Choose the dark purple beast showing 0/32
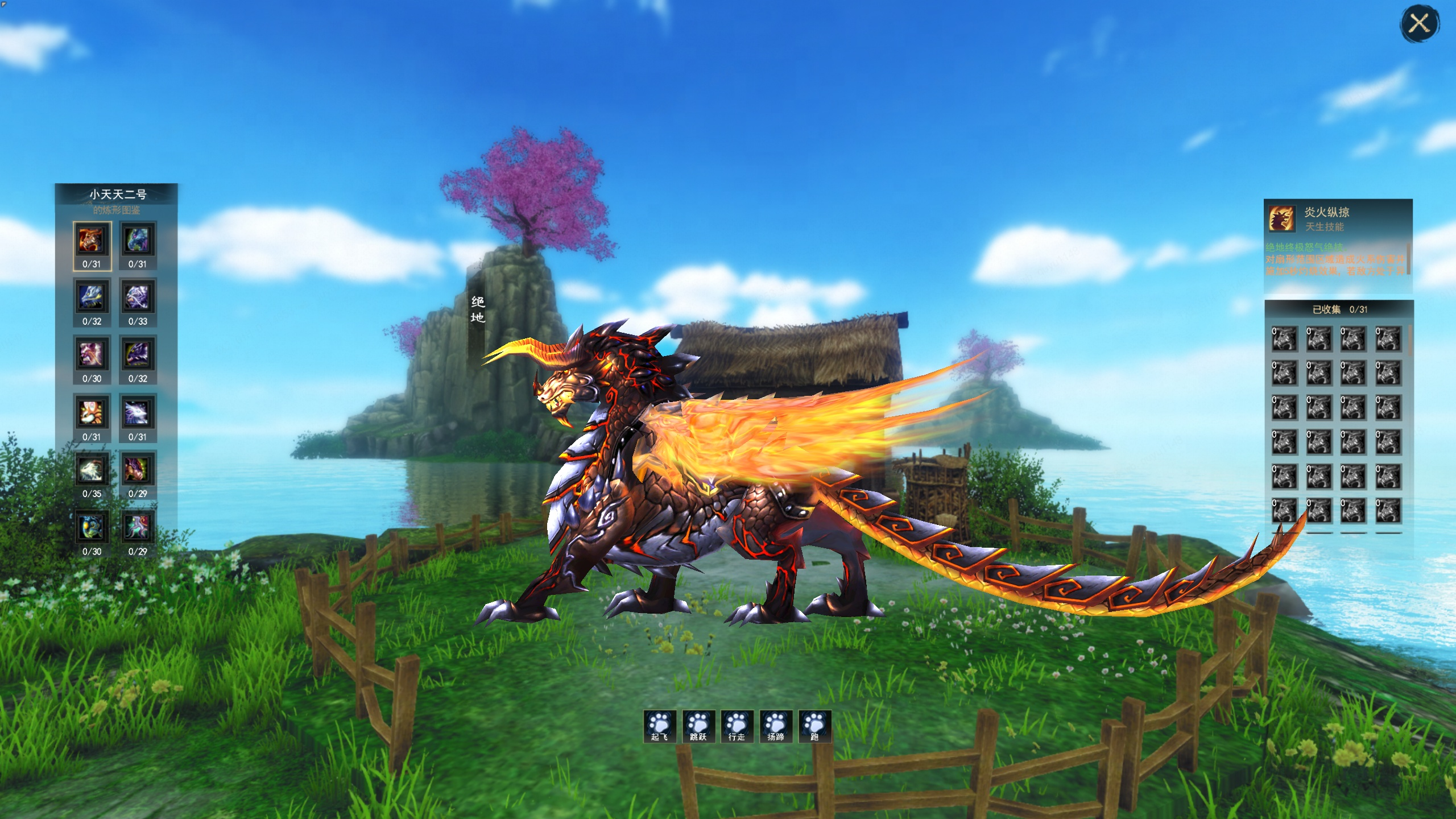The width and height of the screenshot is (1456, 819). tap(138, 355)
